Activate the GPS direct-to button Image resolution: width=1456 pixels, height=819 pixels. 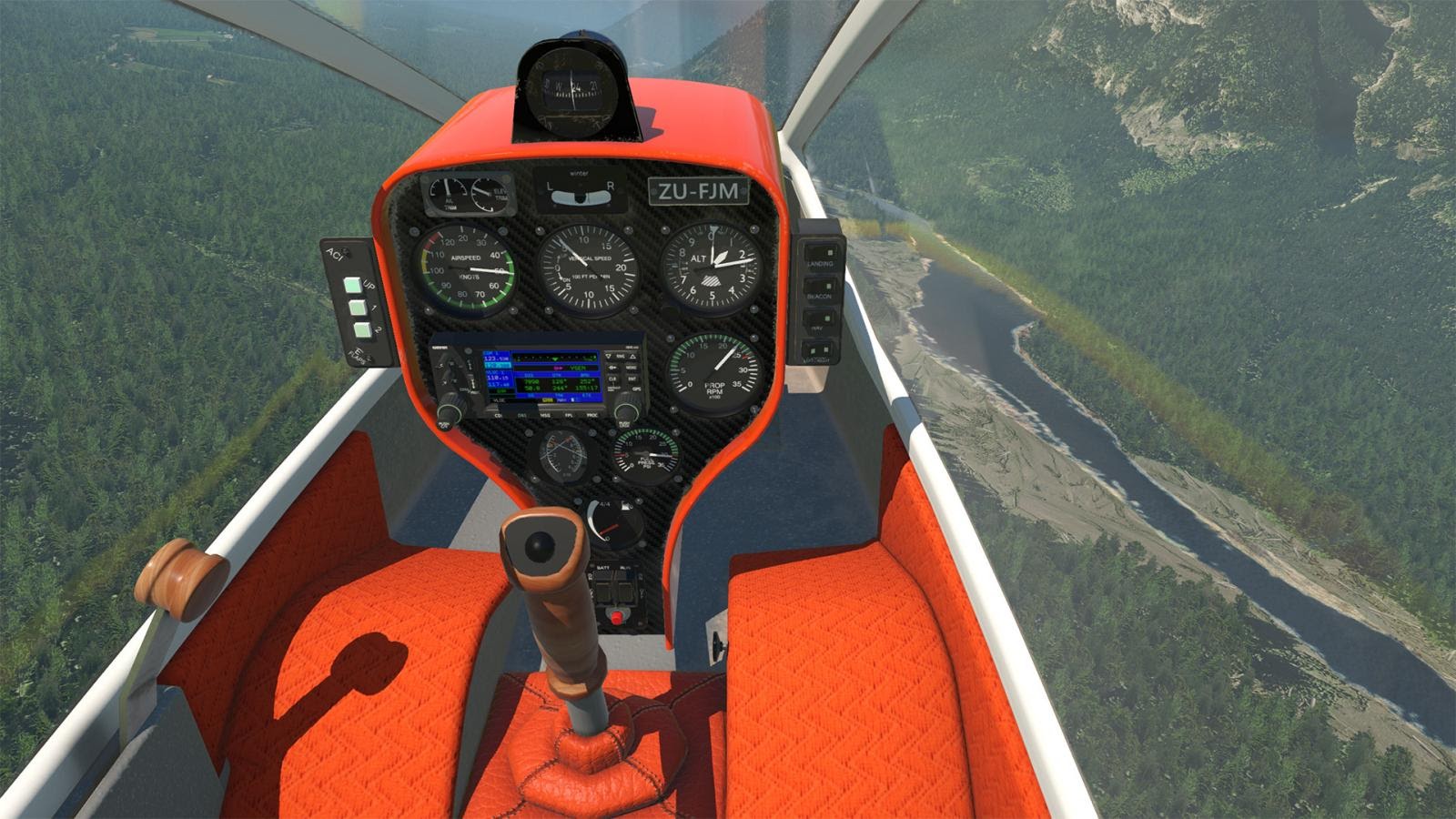[x=612, y=367]
